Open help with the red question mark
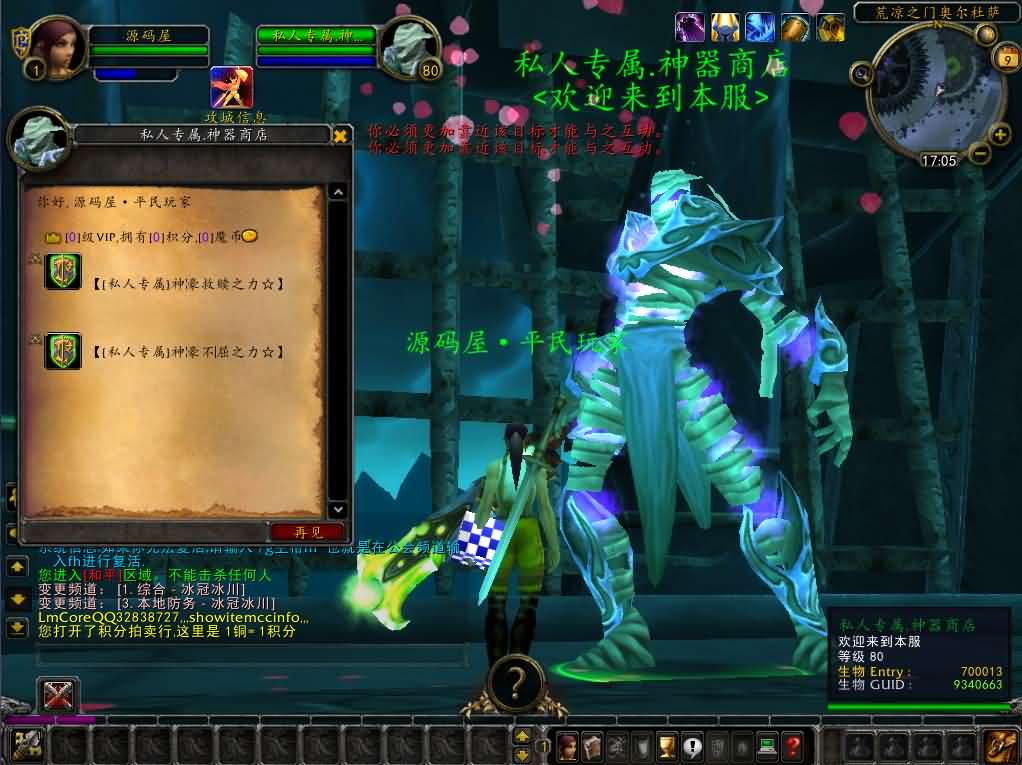Image resolution: width=1022 pixels, height=765 pixels. point(793,746)
